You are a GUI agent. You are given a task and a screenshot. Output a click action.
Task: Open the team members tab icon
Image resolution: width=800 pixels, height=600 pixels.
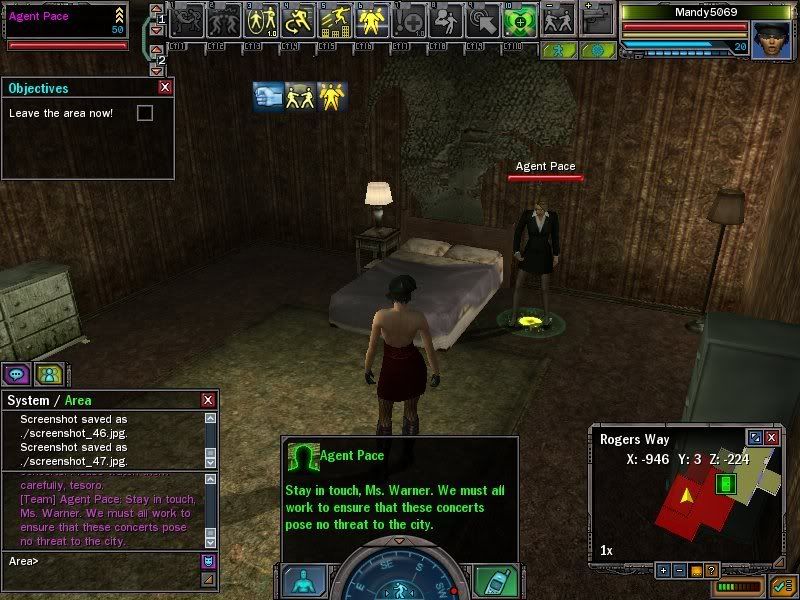coord(48,374)
